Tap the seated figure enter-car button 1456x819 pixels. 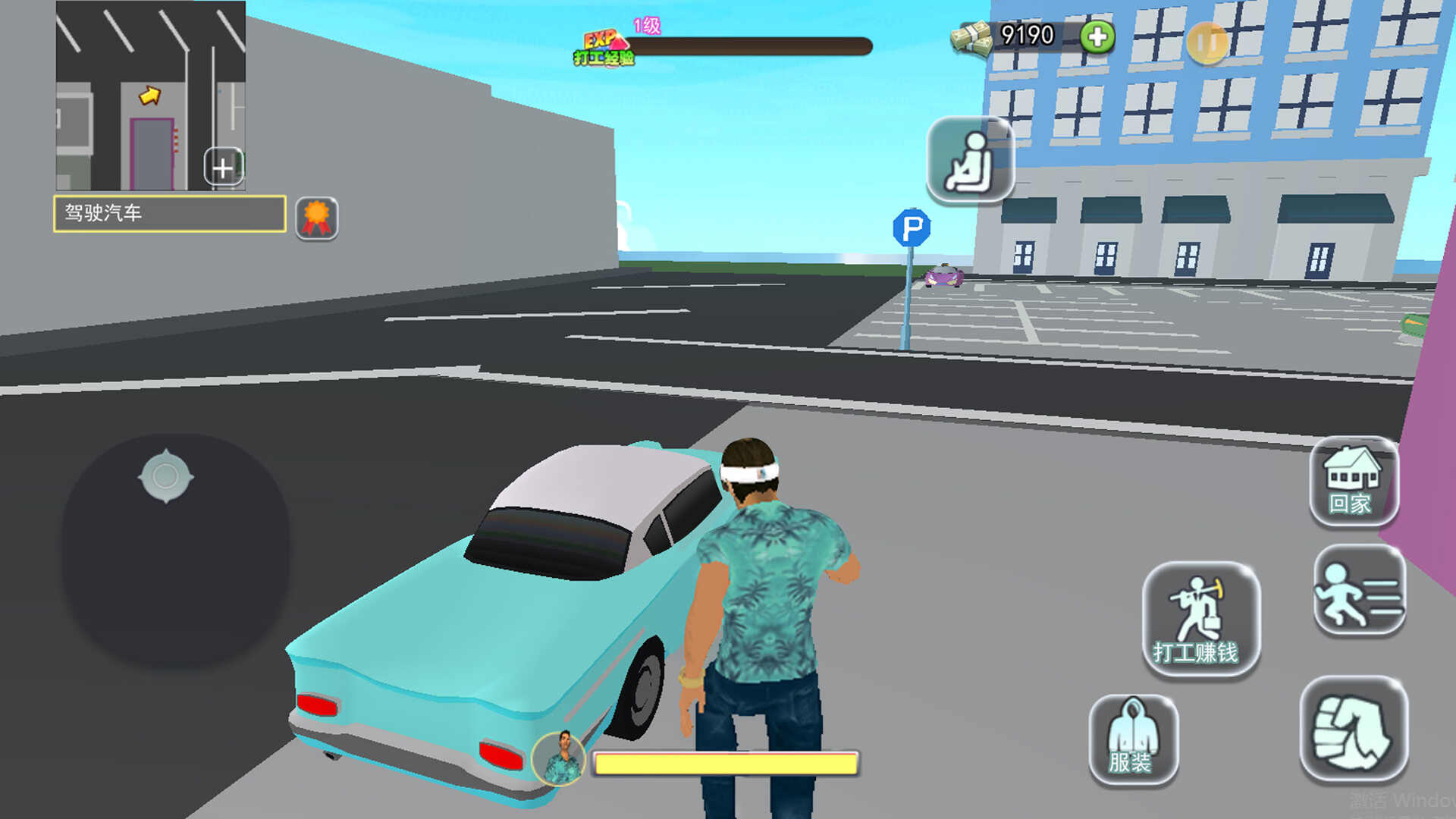point(970,160)
